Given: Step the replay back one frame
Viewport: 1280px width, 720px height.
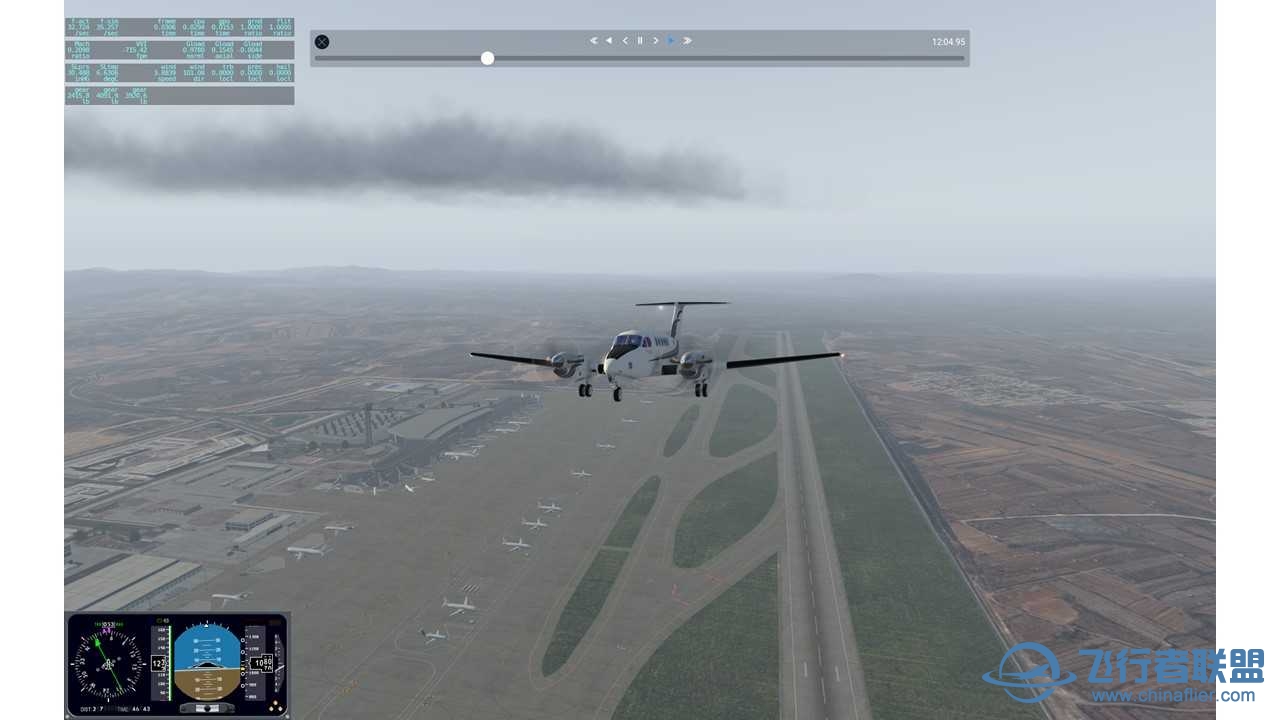Looking at the screenshot, I should 625,41.
